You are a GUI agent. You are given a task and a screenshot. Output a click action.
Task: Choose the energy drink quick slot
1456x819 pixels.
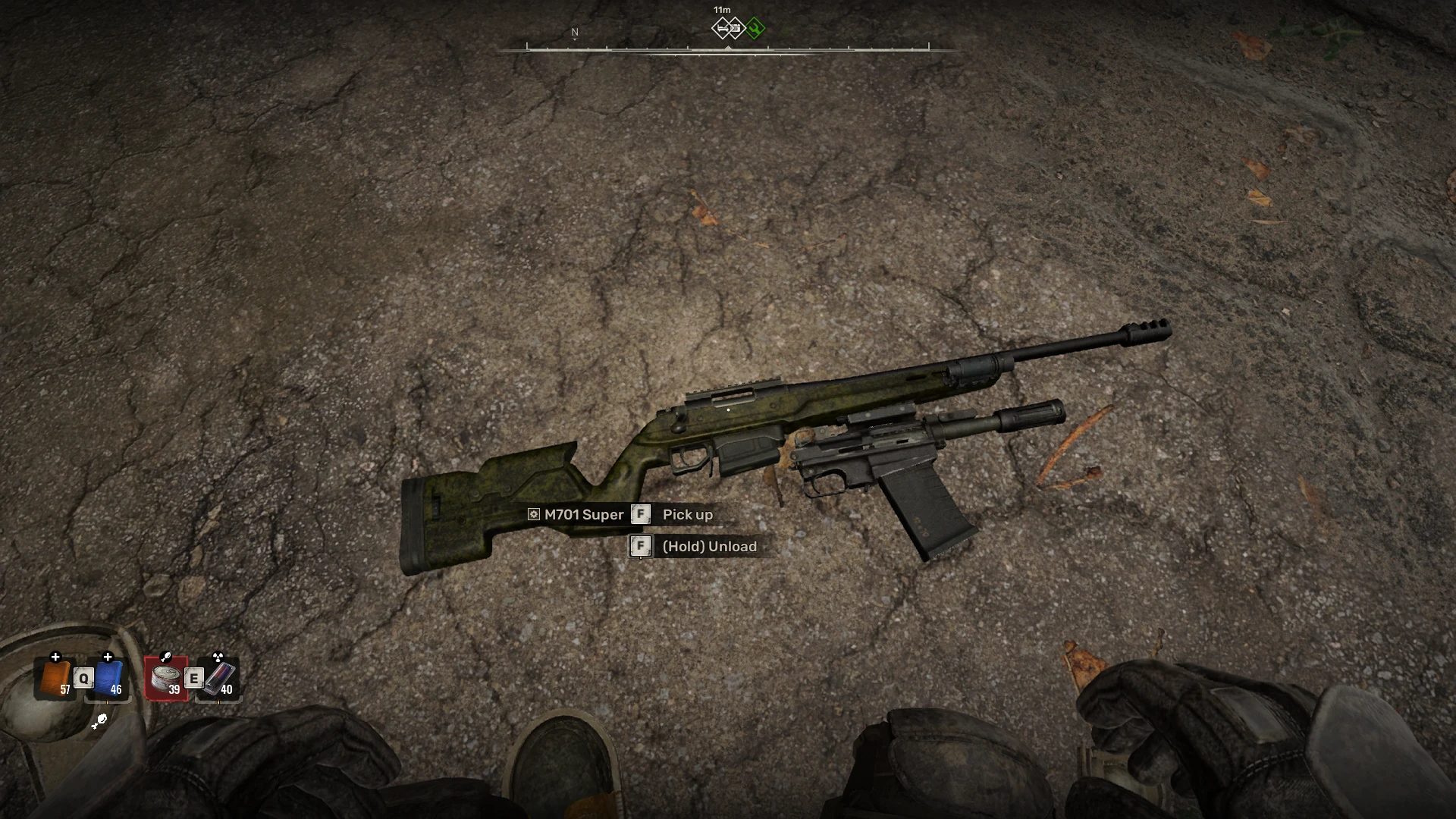point(220,678)
